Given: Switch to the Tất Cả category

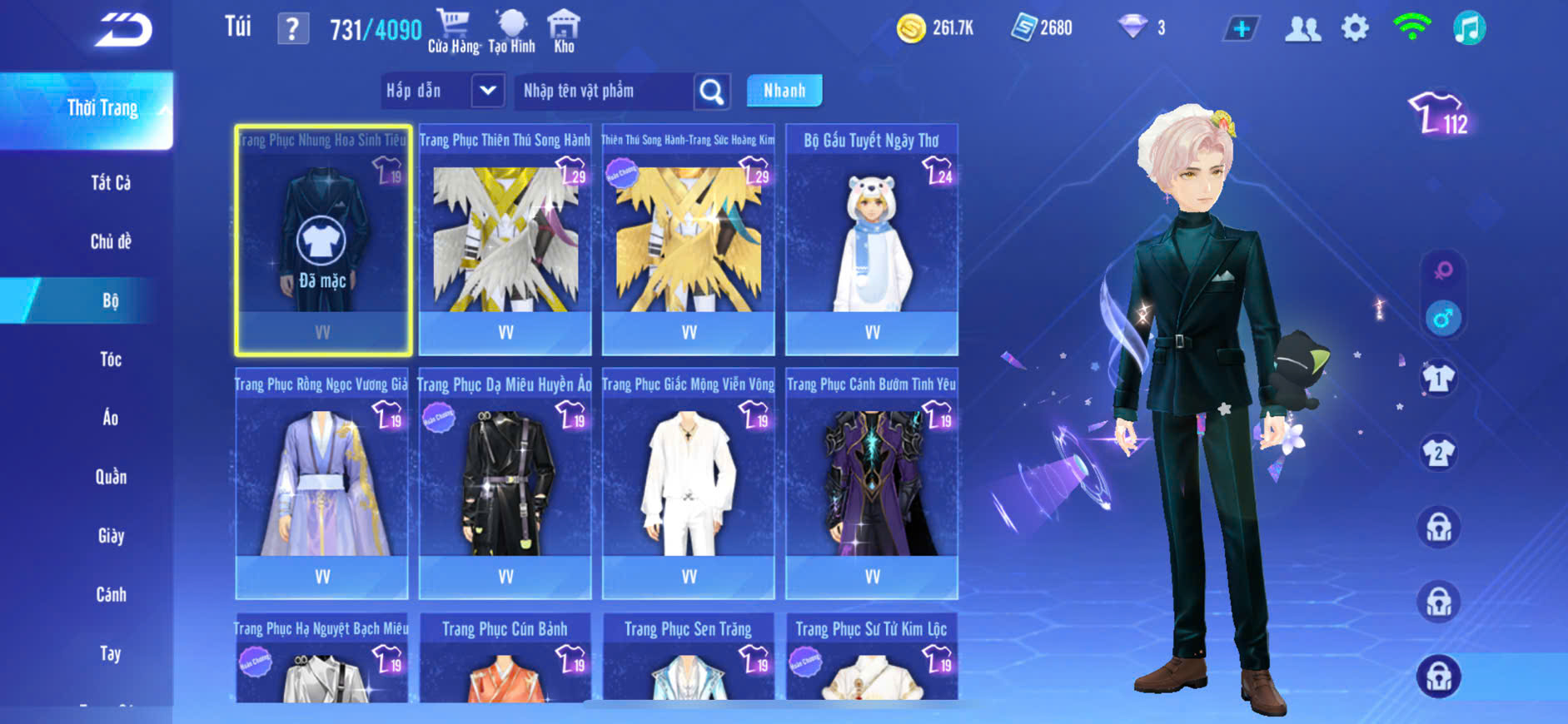Looking at the screenshot, I should (110, 183).
